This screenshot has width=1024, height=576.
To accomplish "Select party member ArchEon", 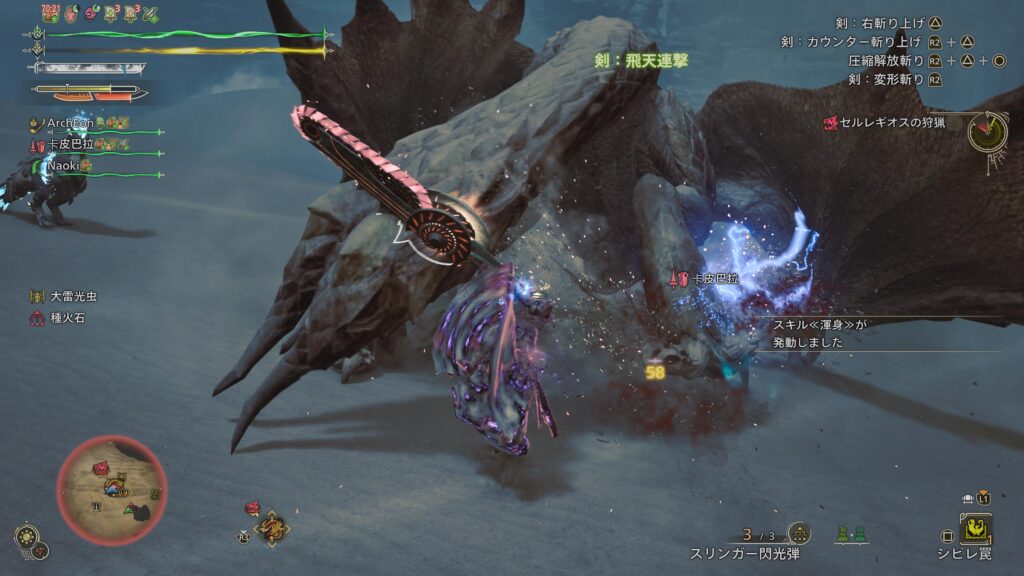I will (x=72, y=123).
